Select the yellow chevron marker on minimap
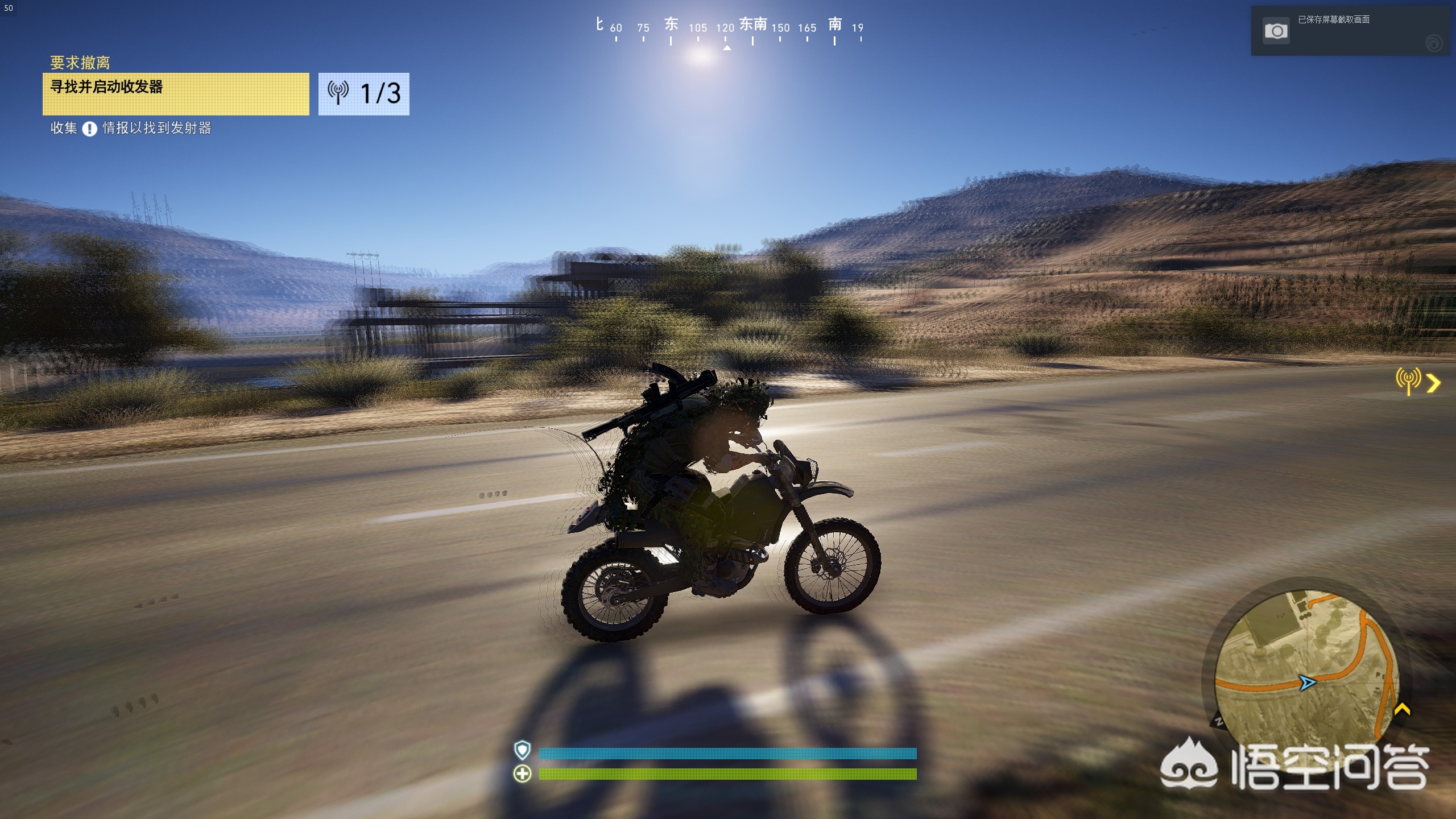The height and width of the screenshot is (819, 1456). (x=1402, y=709)
